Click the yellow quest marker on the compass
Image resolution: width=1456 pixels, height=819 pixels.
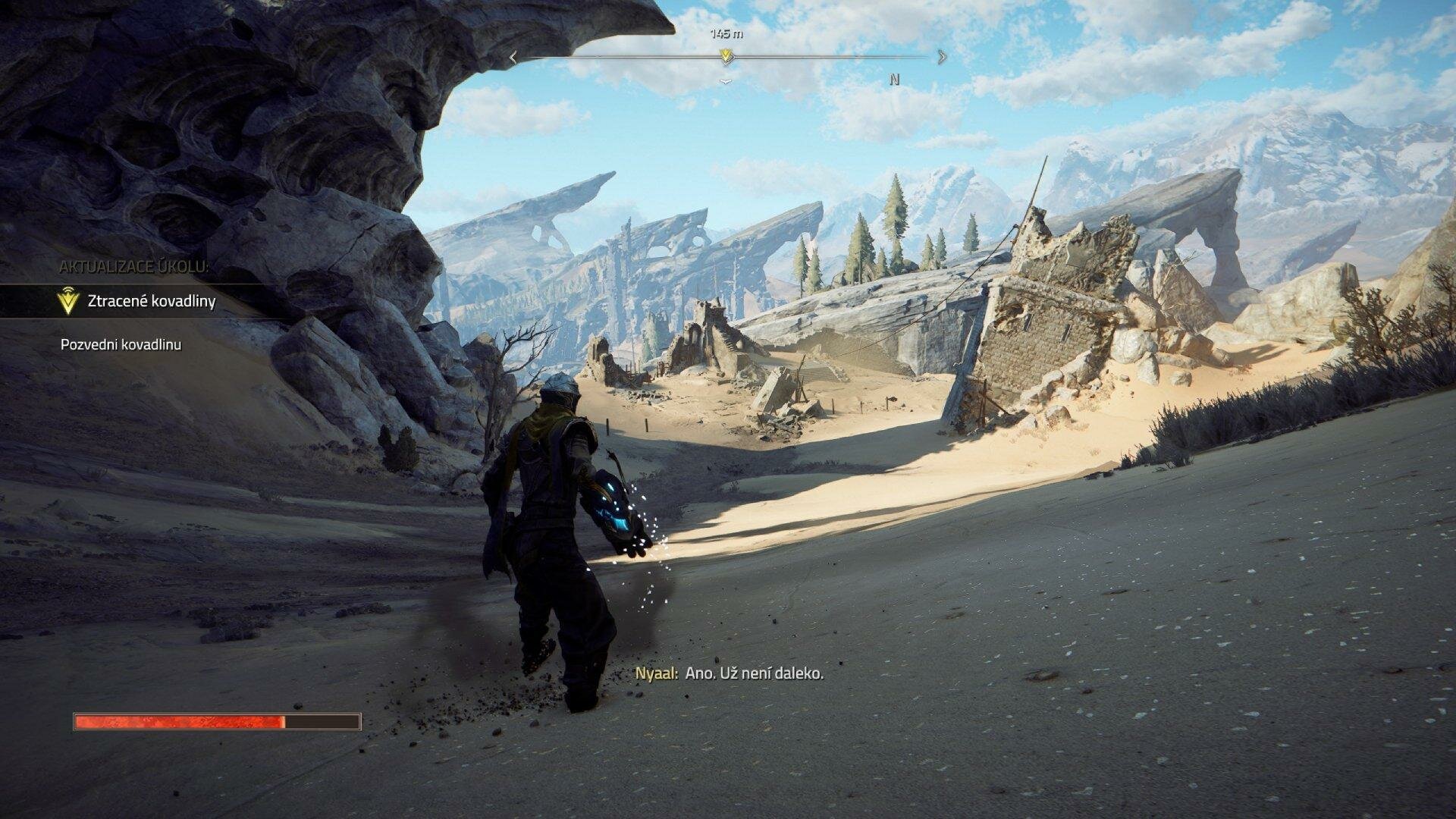(x=726, y=56)
